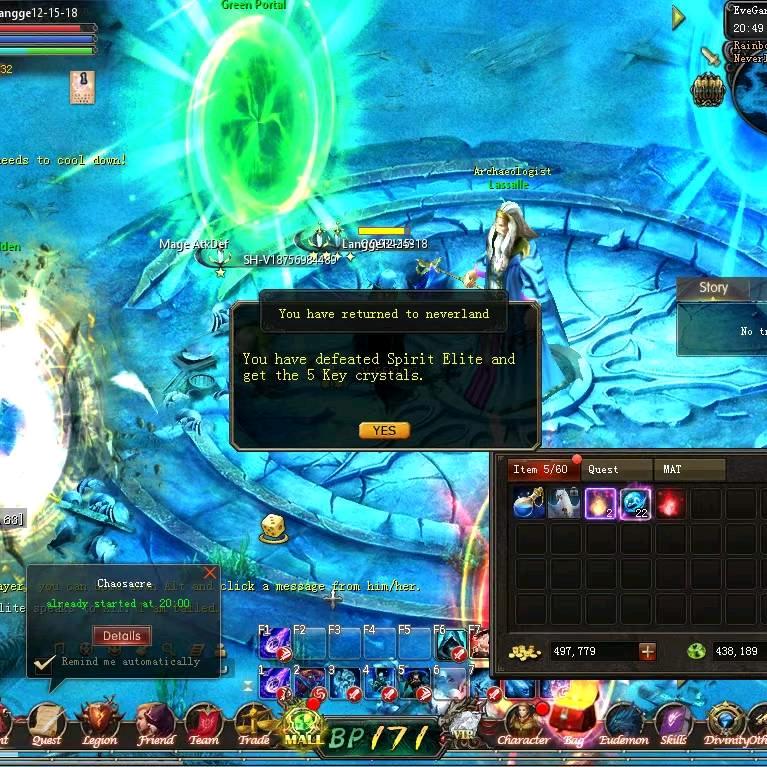The image size is (767, 767).
Task: Click the yellow arrow beside the minimap
Action: pyautogui.click(x=679, y=17)
